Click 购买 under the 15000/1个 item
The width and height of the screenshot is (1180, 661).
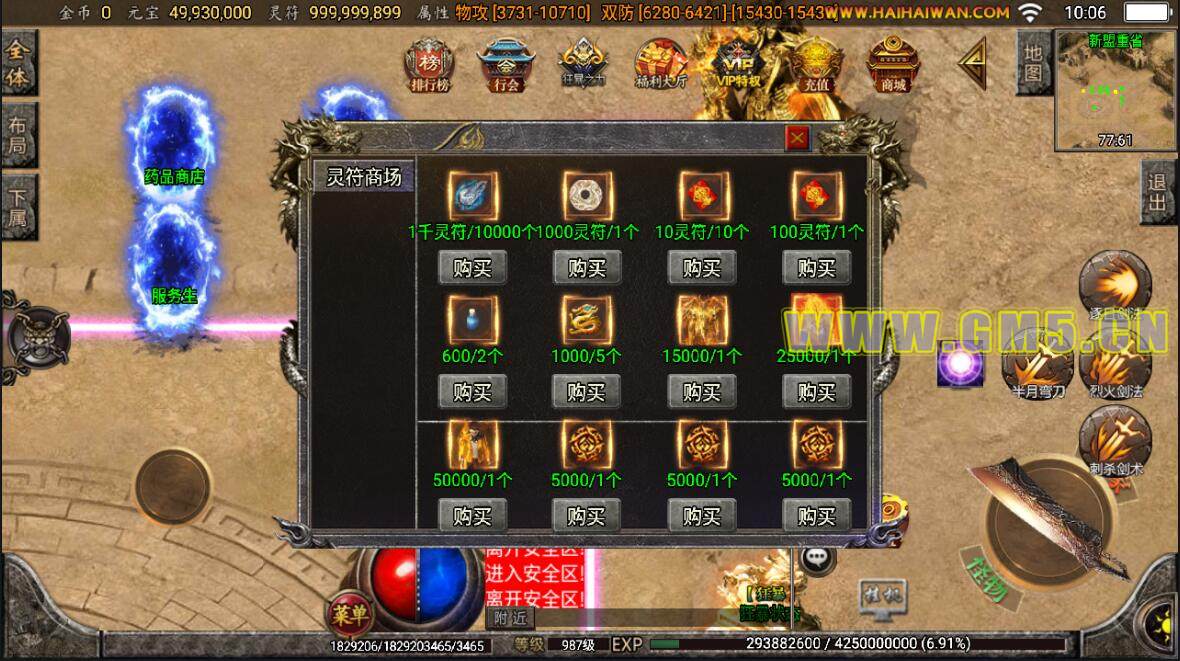tap(702, 392)
